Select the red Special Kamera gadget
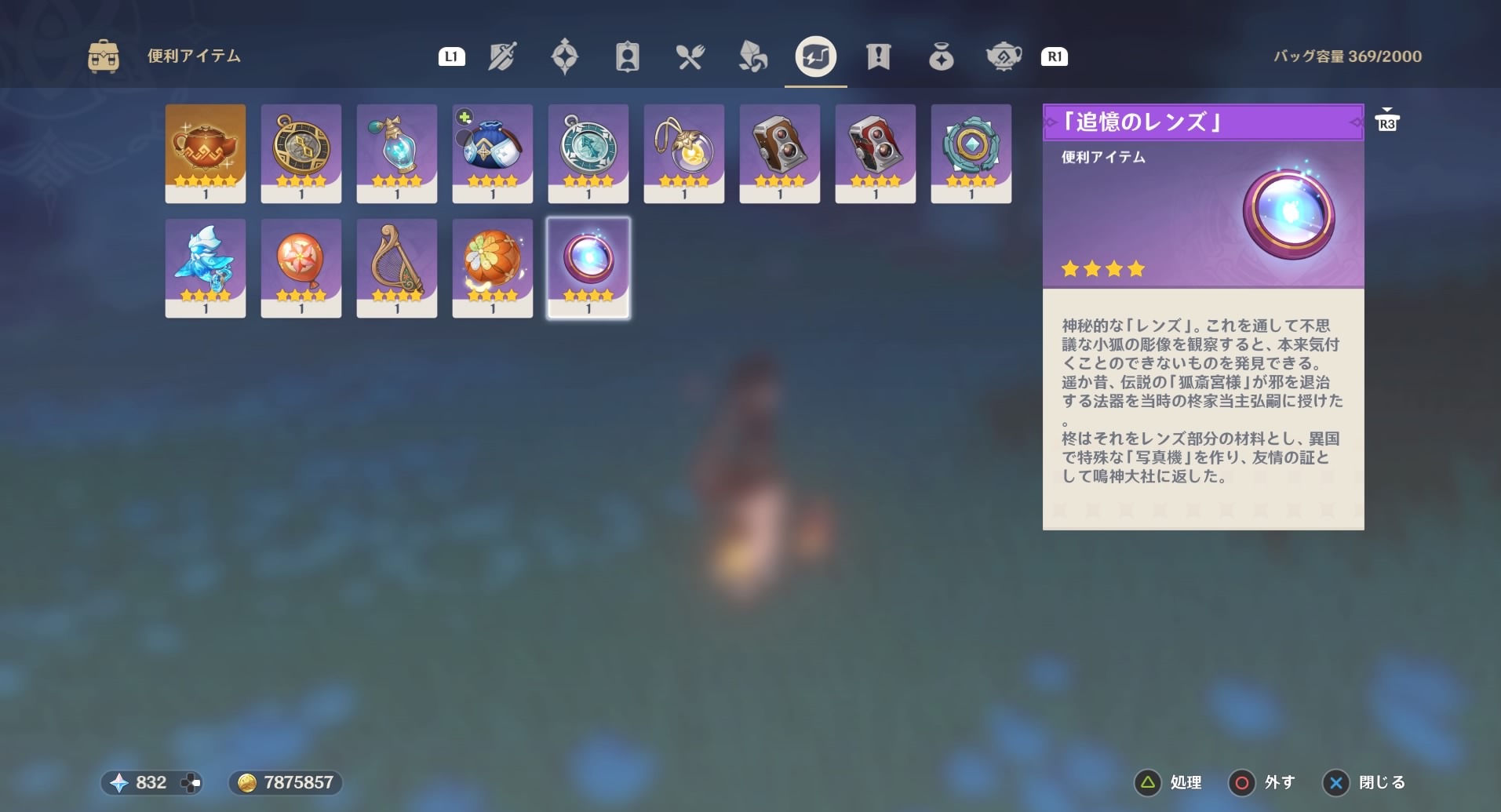 pos(875,153)
